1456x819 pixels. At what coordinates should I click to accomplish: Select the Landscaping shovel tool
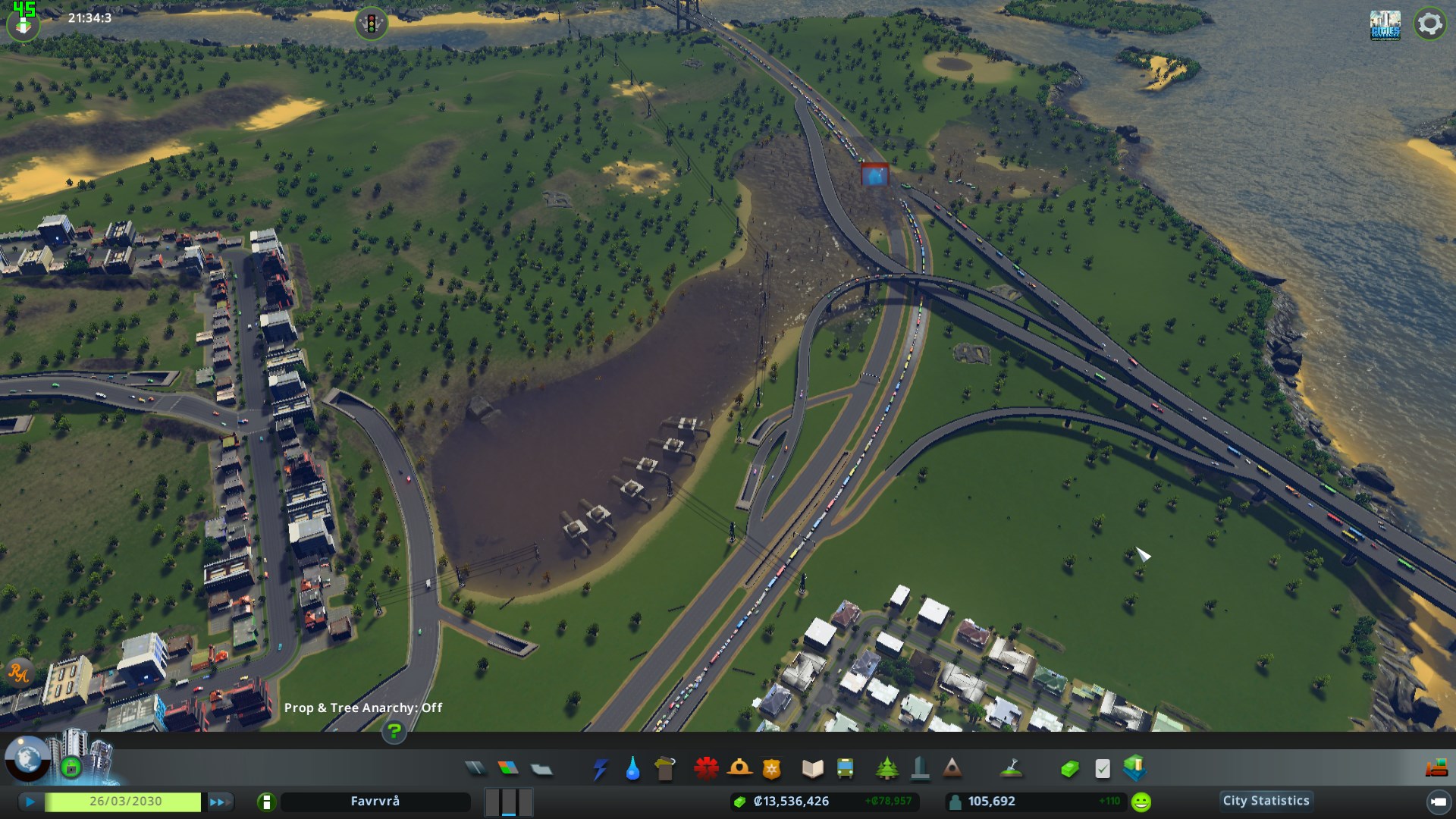(1012, 769)
